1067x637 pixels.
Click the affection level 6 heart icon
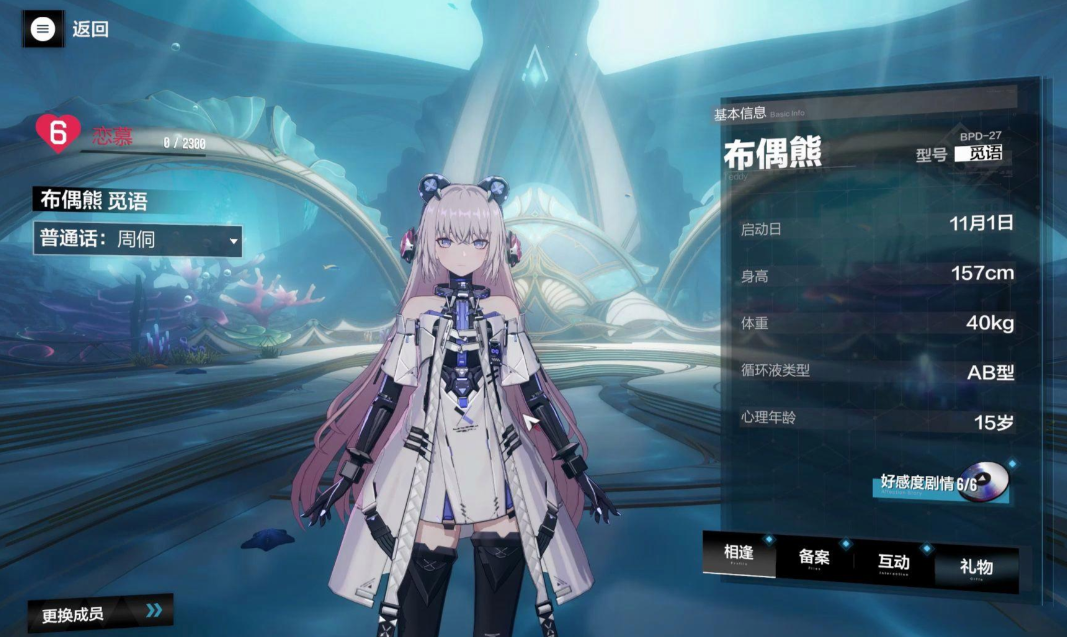tap(57, 133)
